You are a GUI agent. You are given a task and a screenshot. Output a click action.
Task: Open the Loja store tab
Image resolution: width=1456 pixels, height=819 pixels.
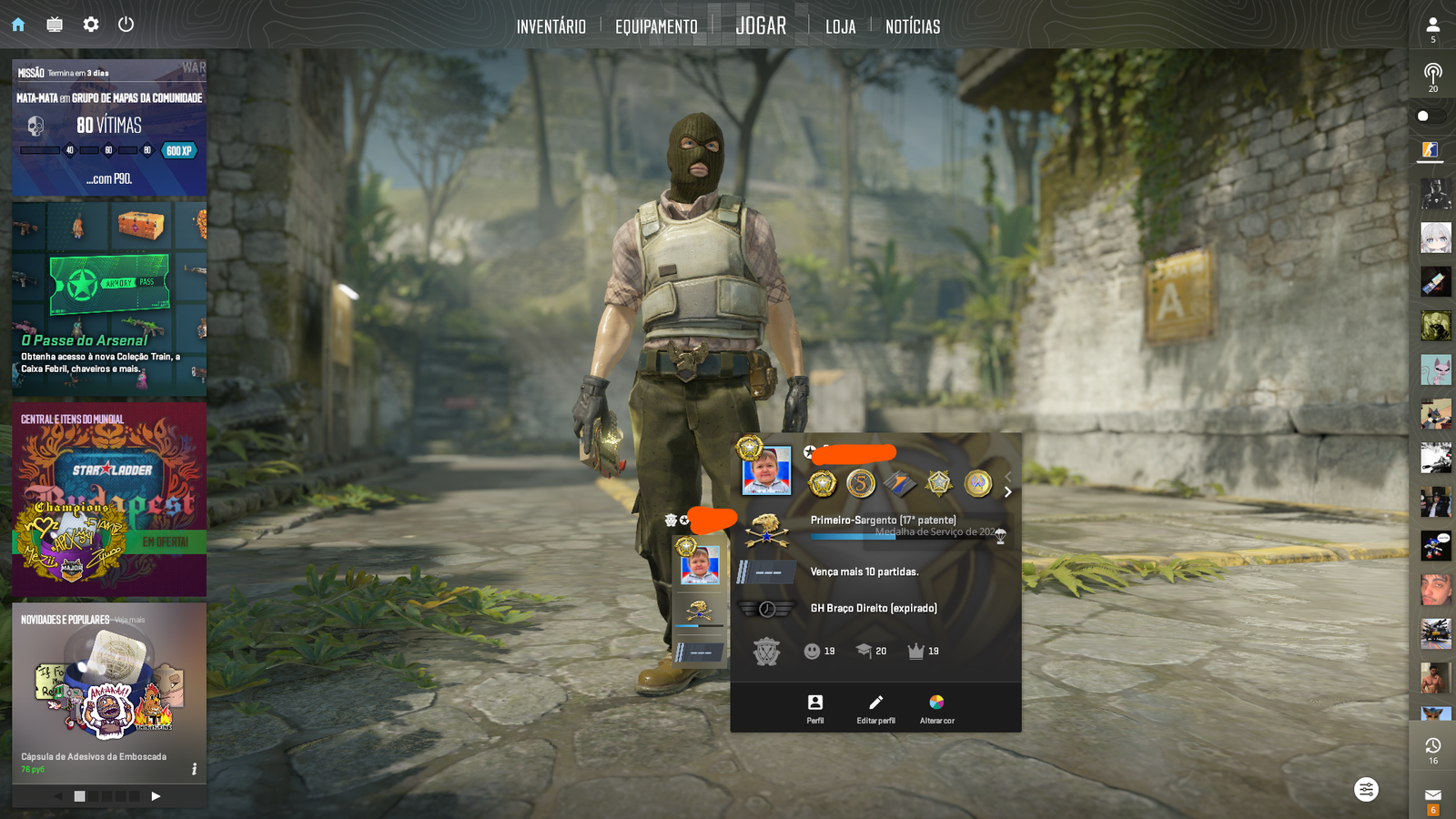840,26
